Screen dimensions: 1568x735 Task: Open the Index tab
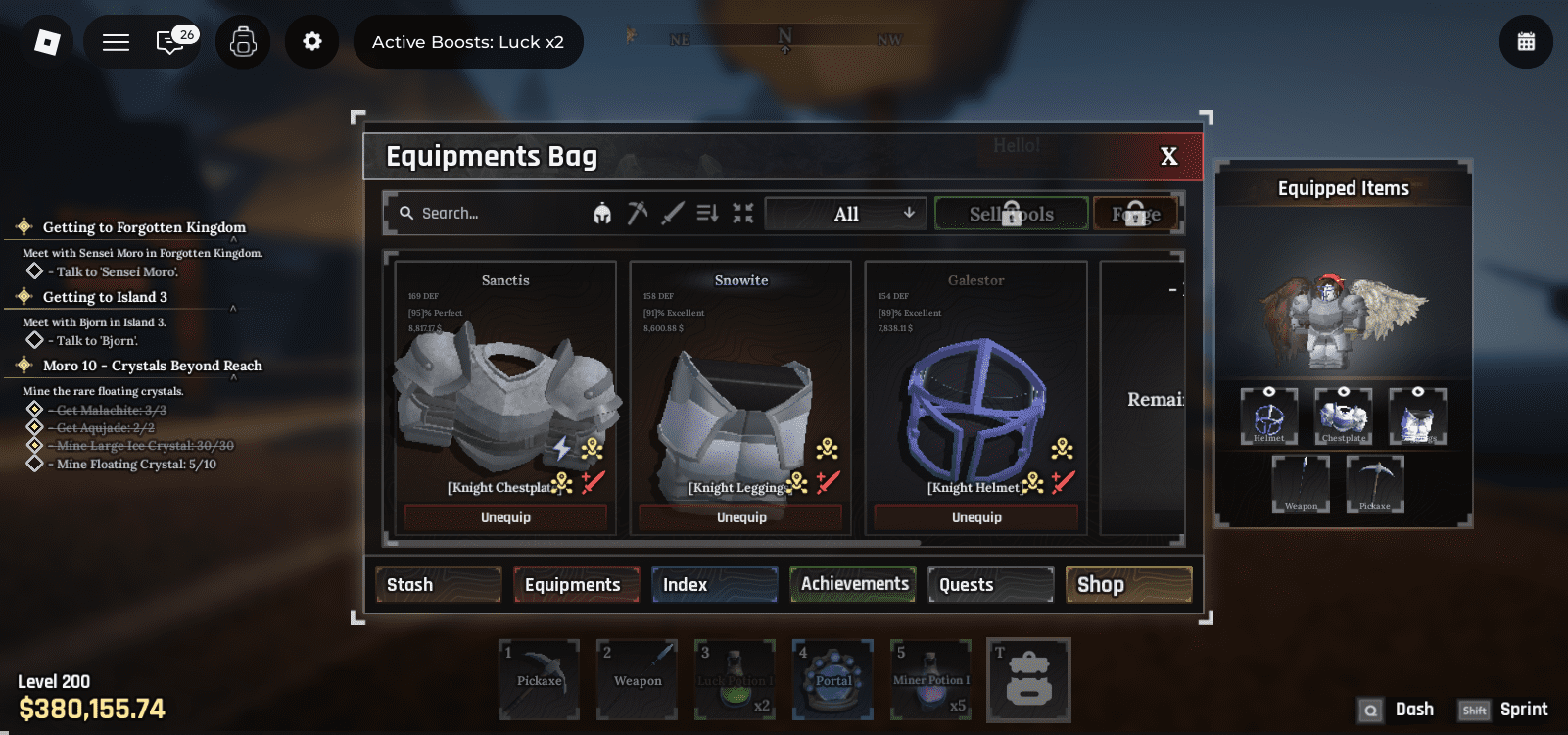click(x=714, y=585)
